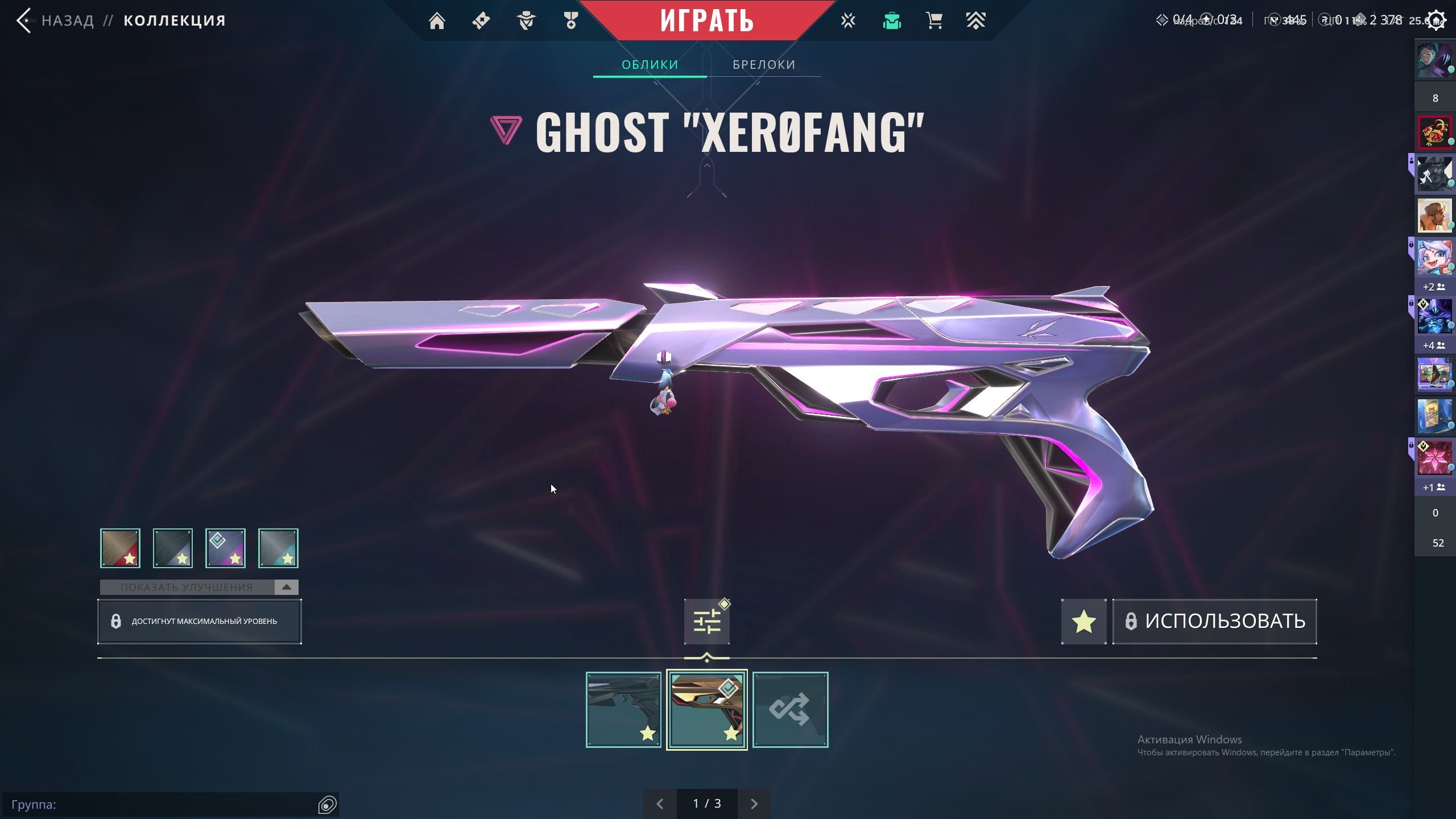Screen dimensions: 1456x819
Task: Select the ОБЛИКИ tab
Action: tap(650, 65)
